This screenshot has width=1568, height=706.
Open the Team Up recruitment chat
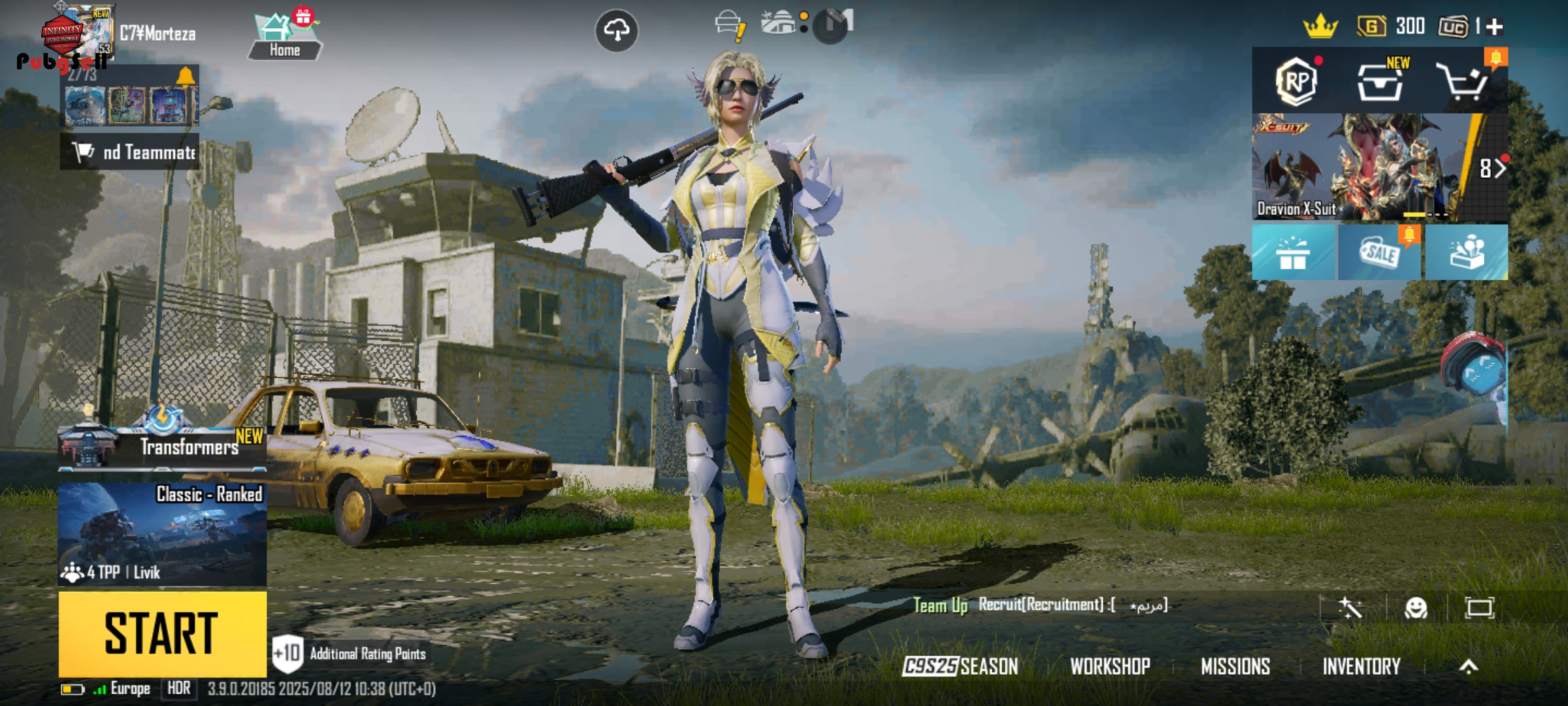[1040, 605]
